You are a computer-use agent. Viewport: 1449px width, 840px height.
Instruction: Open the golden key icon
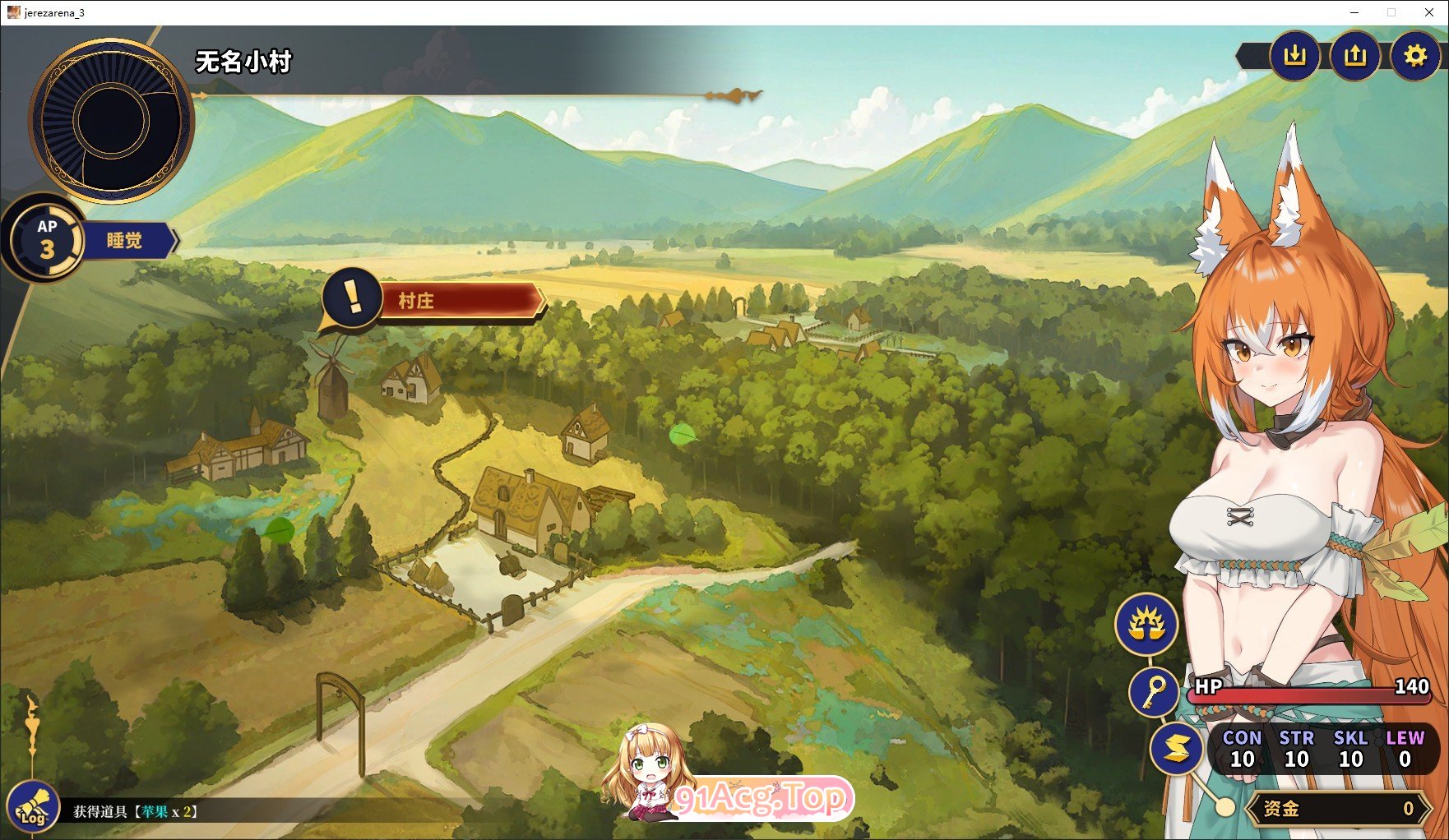point(1155,691)
